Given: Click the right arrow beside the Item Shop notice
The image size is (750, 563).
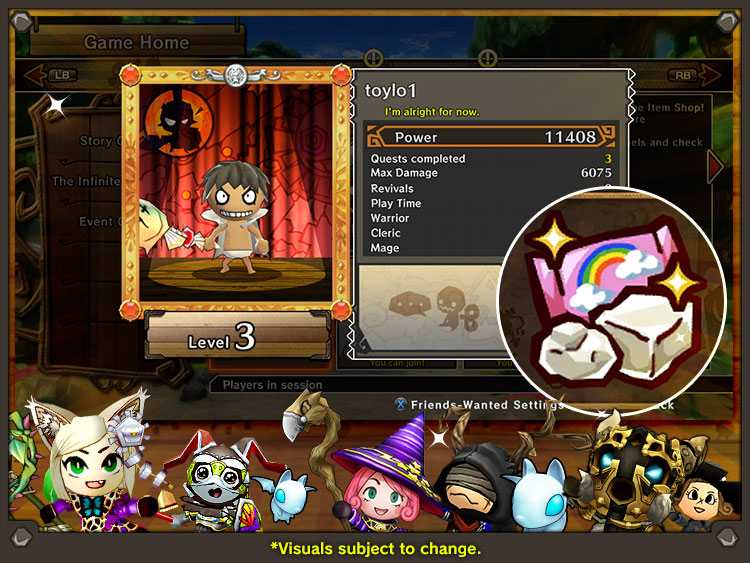Looking at the screenshot, I should coord(714,166).
